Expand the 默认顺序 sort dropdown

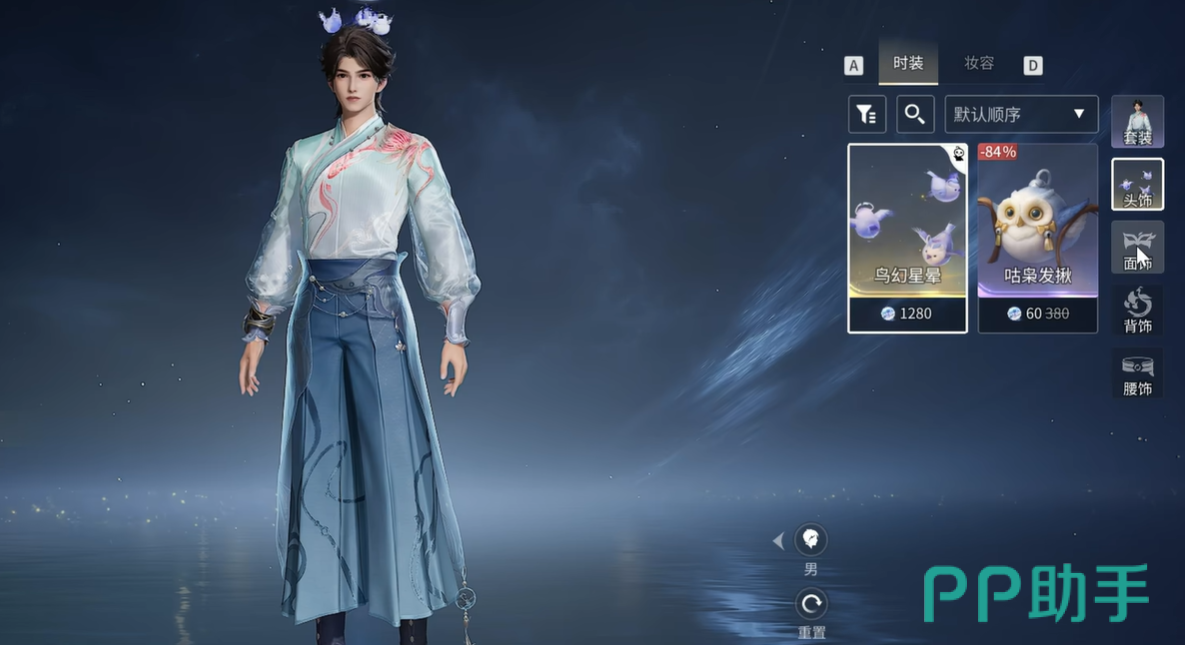(1021, 114)
